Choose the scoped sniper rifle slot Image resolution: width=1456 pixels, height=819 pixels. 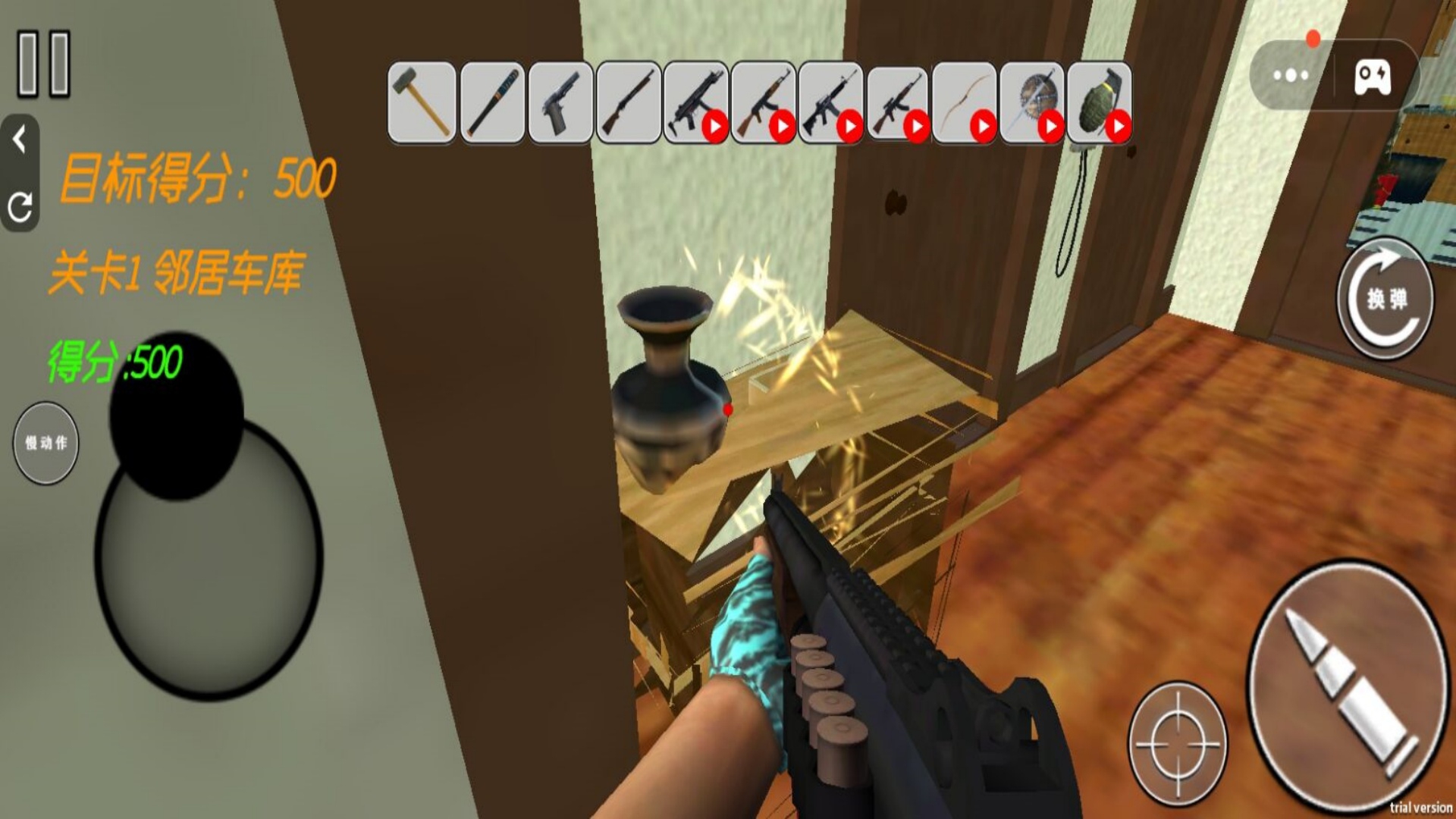click(x=897, y=103)
